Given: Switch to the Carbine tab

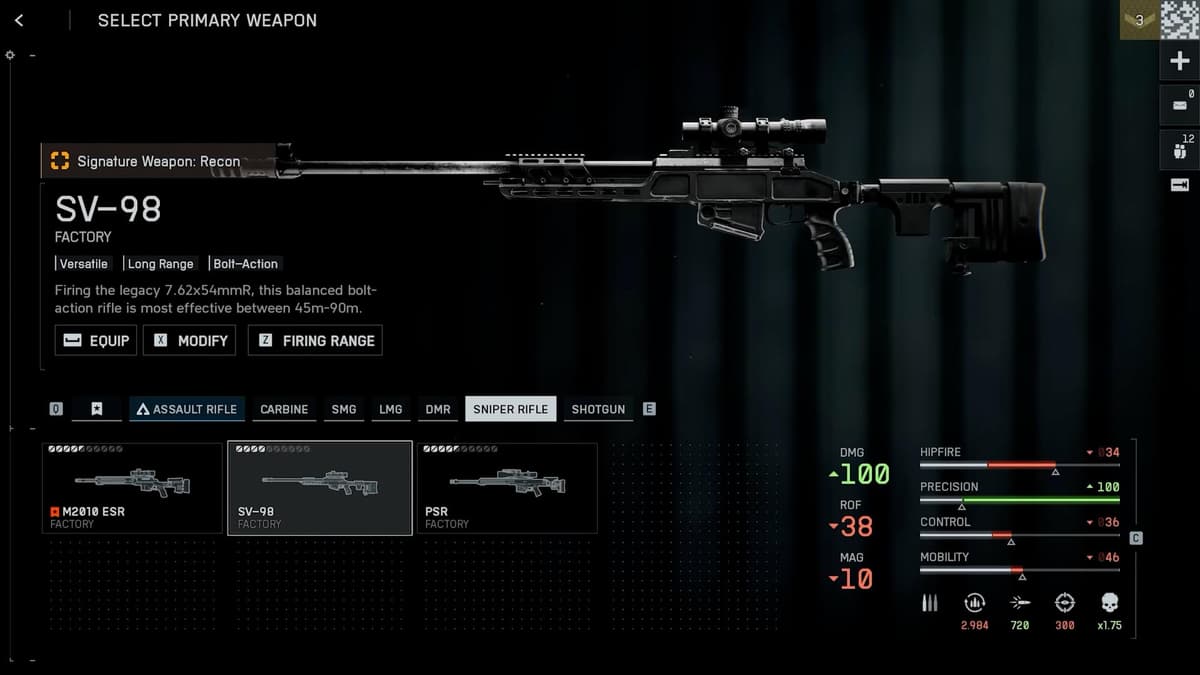Looking at the screenshot, I should (x=284, y=409).
